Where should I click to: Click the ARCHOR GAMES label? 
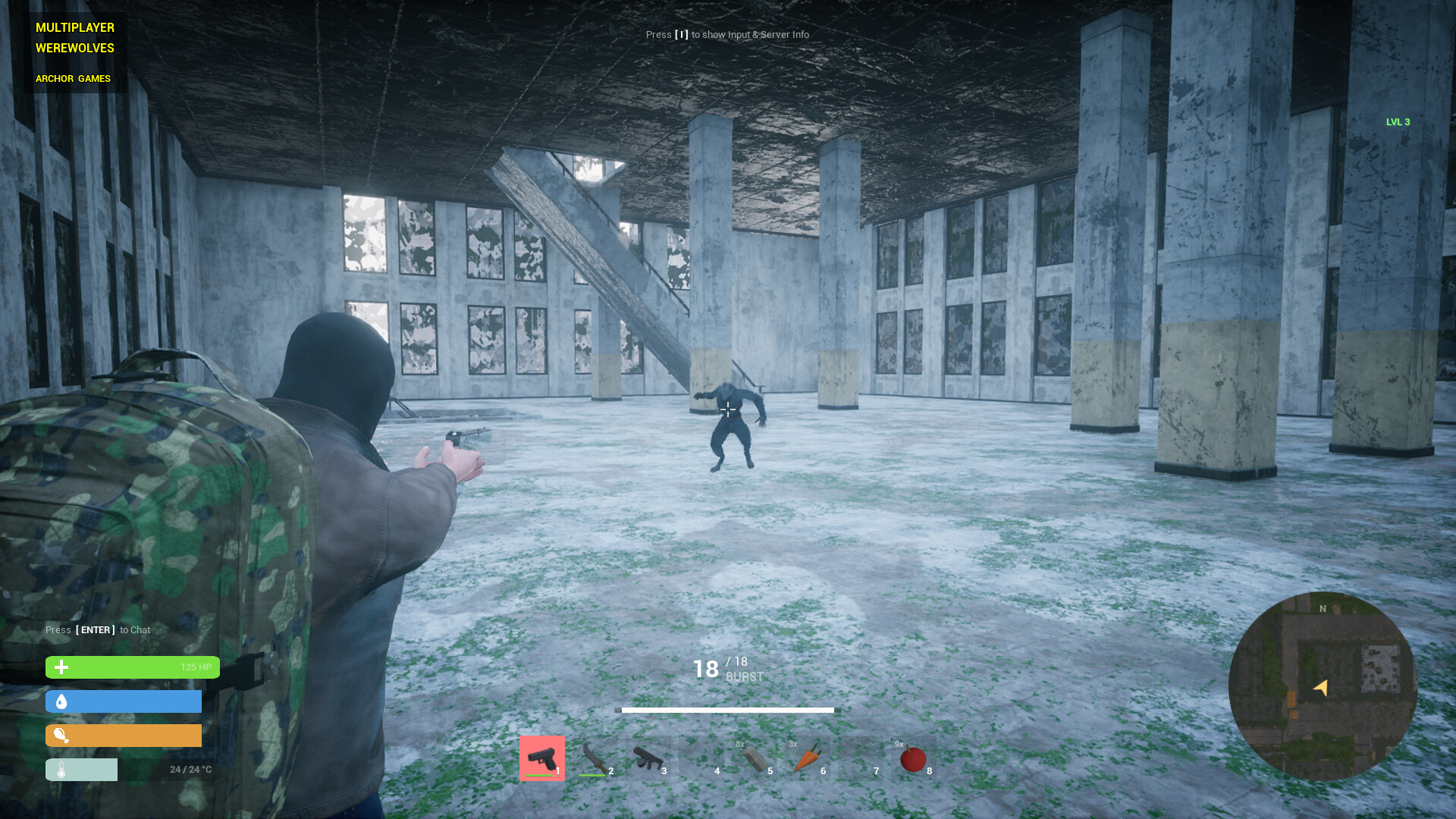tap(72, 78)
